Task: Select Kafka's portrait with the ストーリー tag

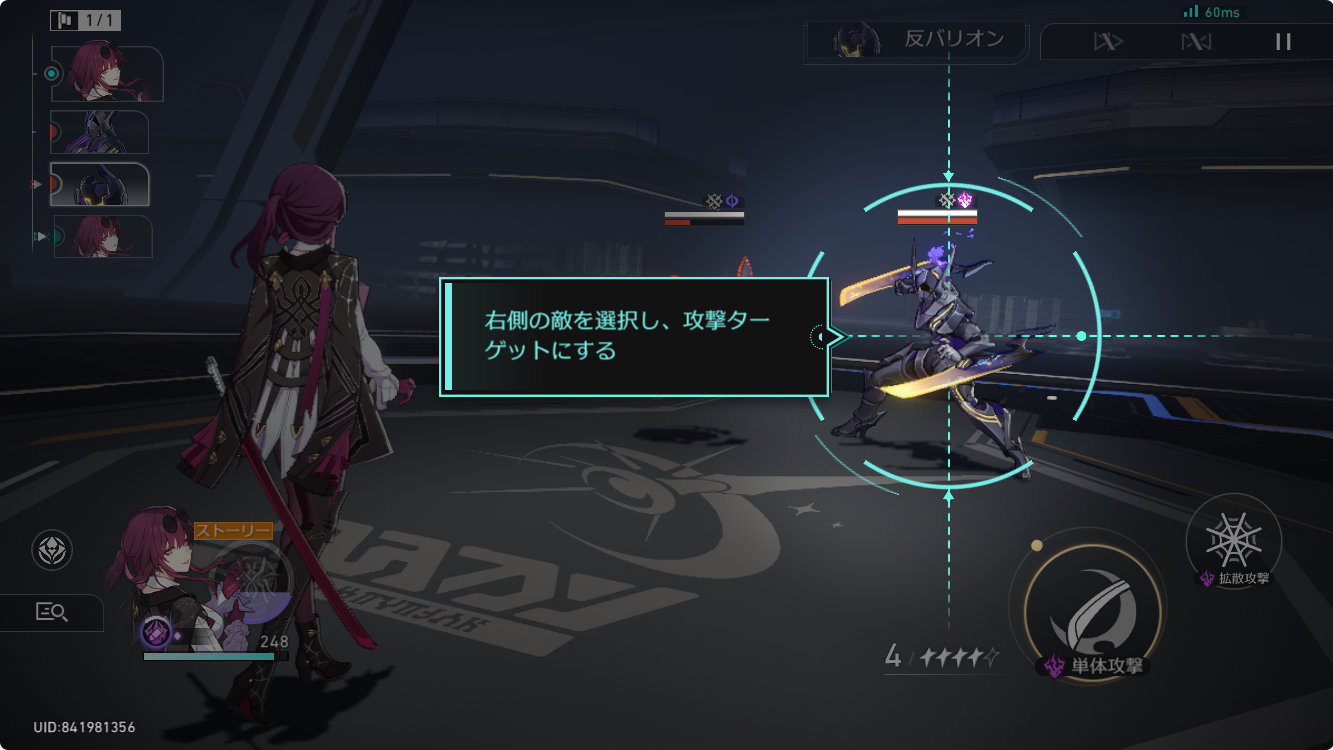Action: [162, 580]
